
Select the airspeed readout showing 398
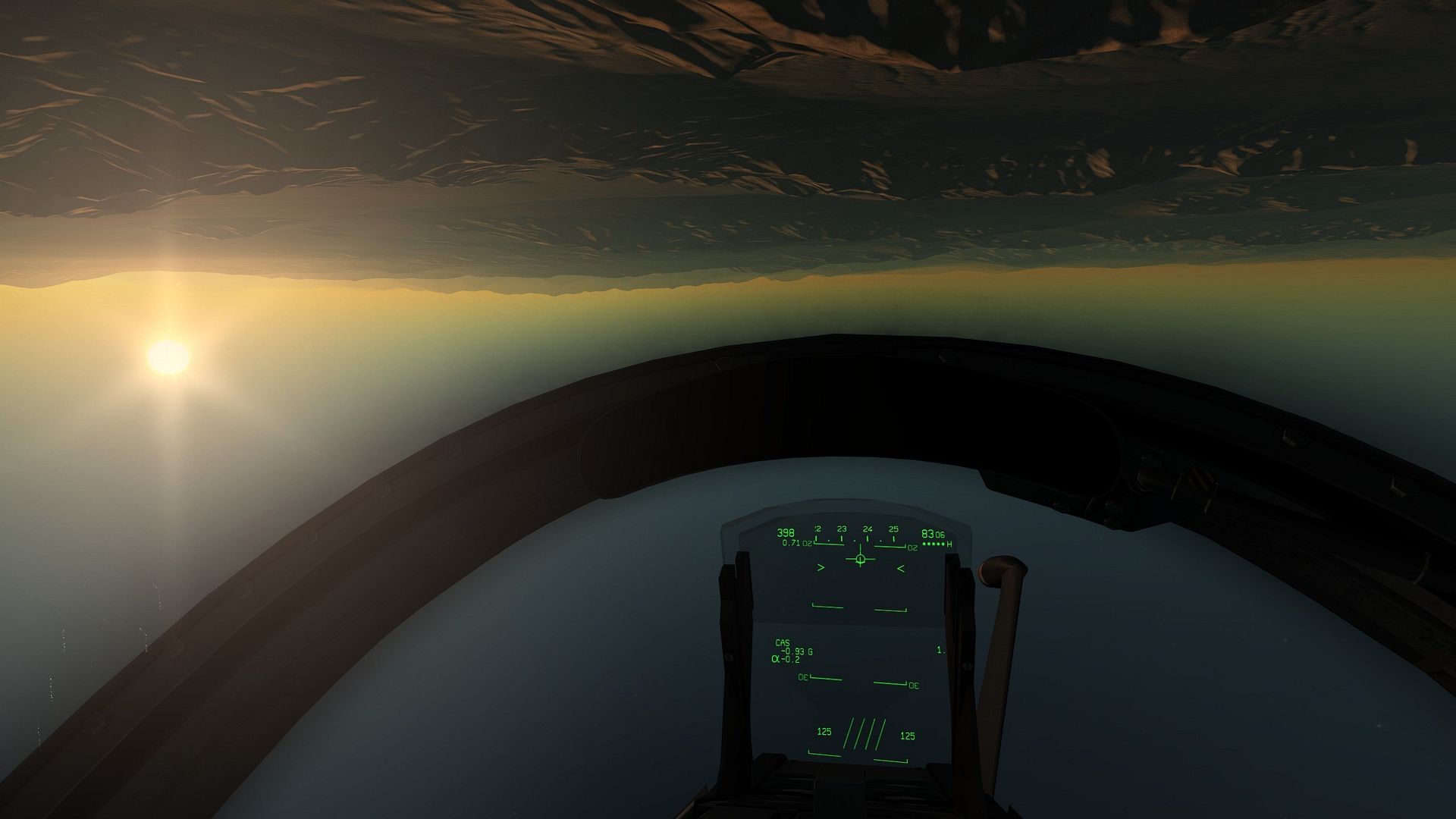[x=785, y=532]
